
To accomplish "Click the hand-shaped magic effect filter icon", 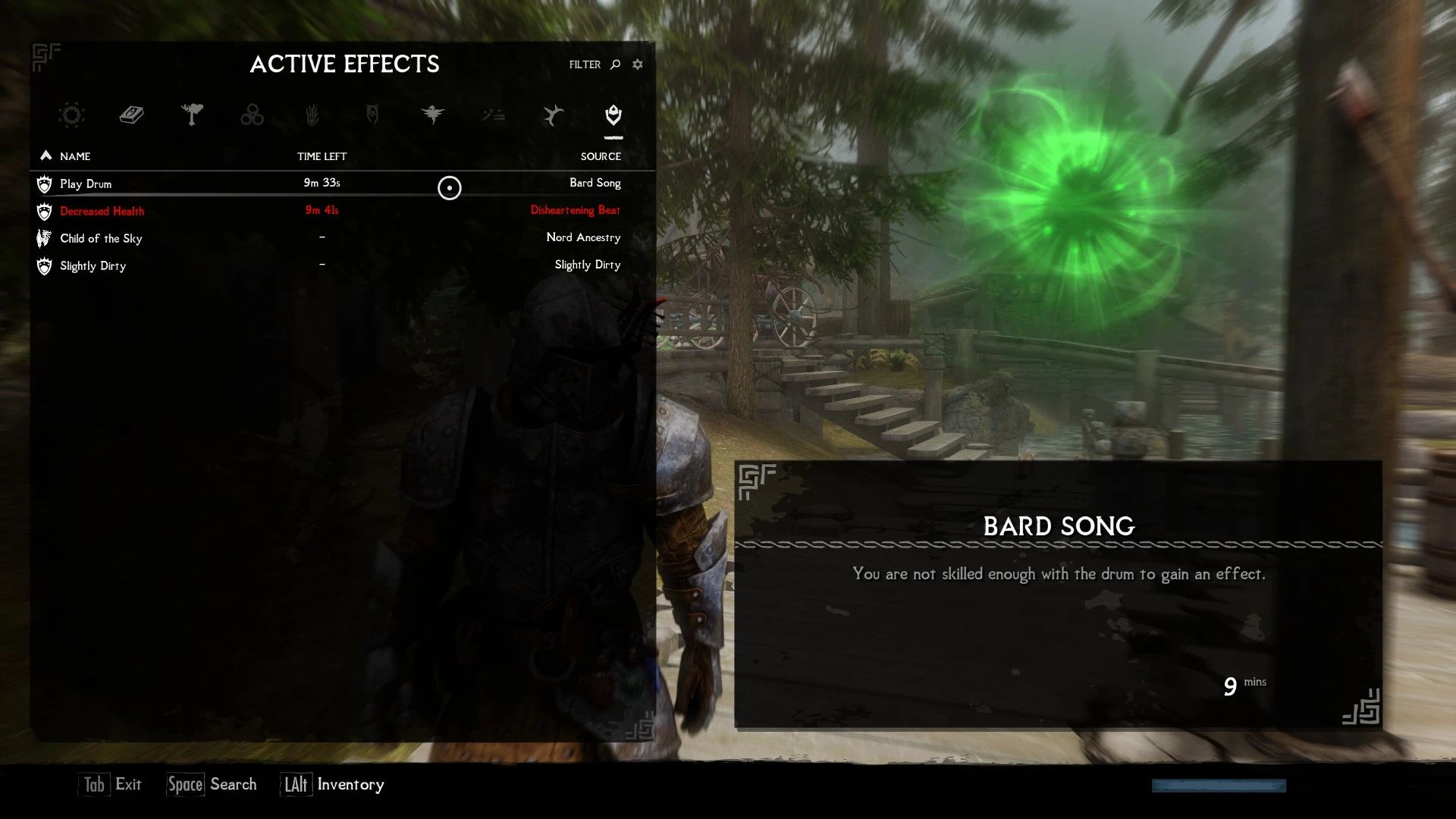I will pos(313,115).
